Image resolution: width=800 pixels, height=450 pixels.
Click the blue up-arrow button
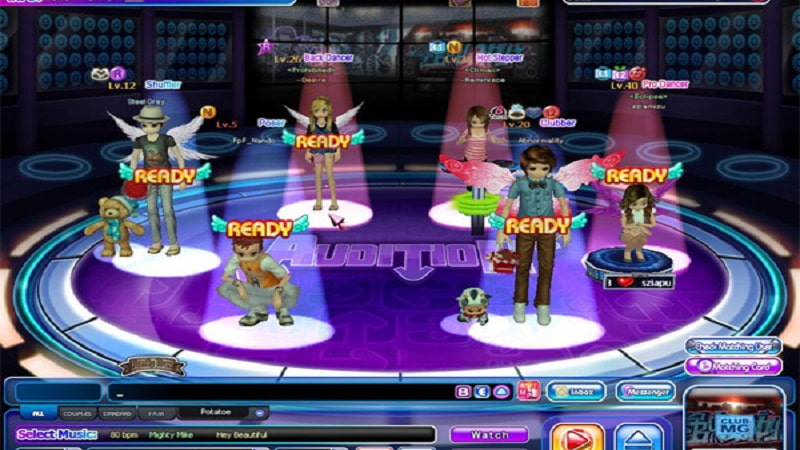tap(638, 438)
